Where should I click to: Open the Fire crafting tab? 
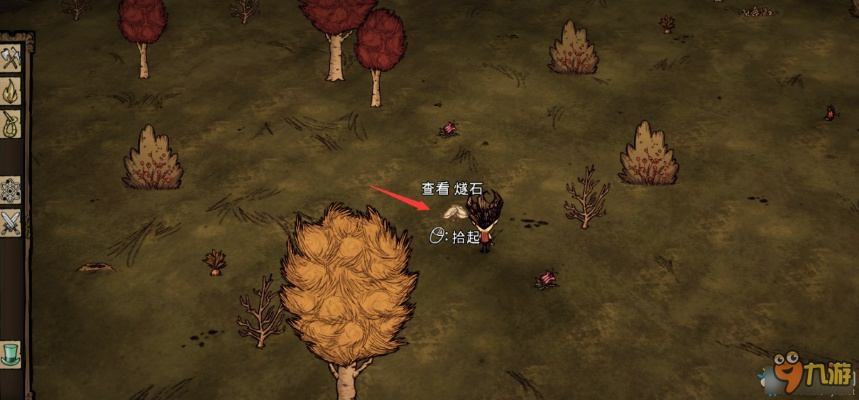(x=11, y=92)
